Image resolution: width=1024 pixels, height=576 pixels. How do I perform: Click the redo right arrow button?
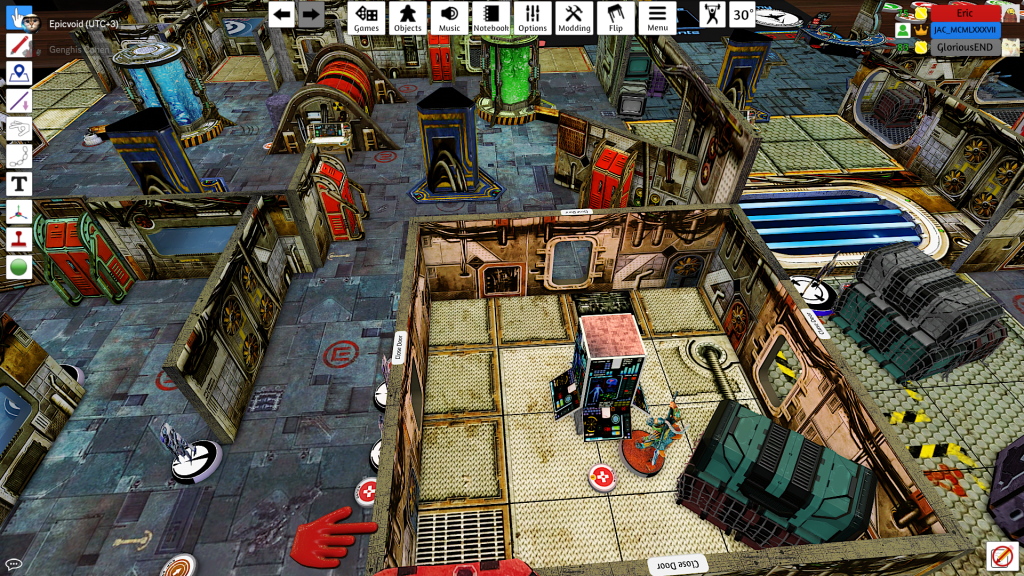click(x=311, y=15)
